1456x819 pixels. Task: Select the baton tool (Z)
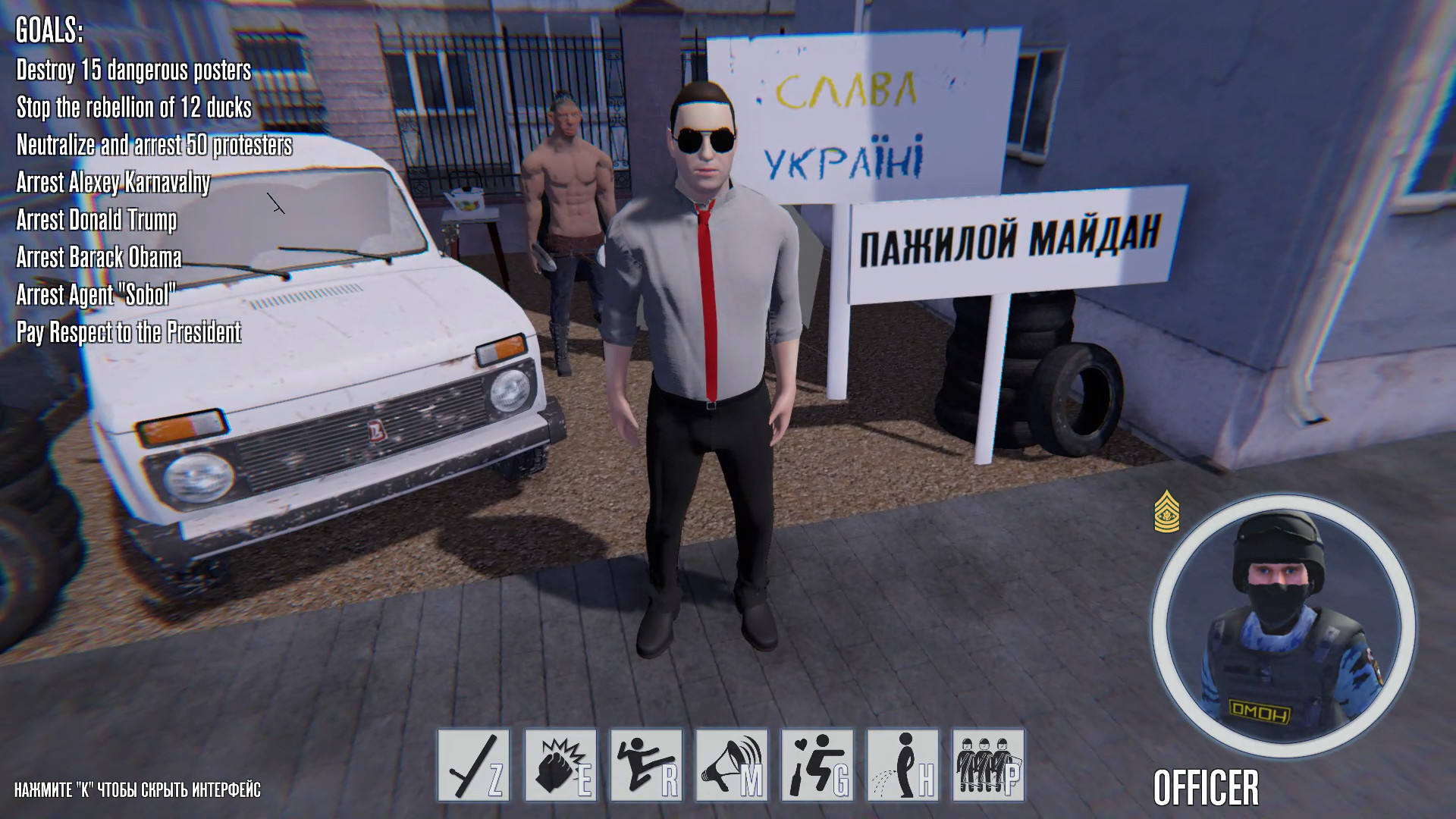(x=472, y=766)
